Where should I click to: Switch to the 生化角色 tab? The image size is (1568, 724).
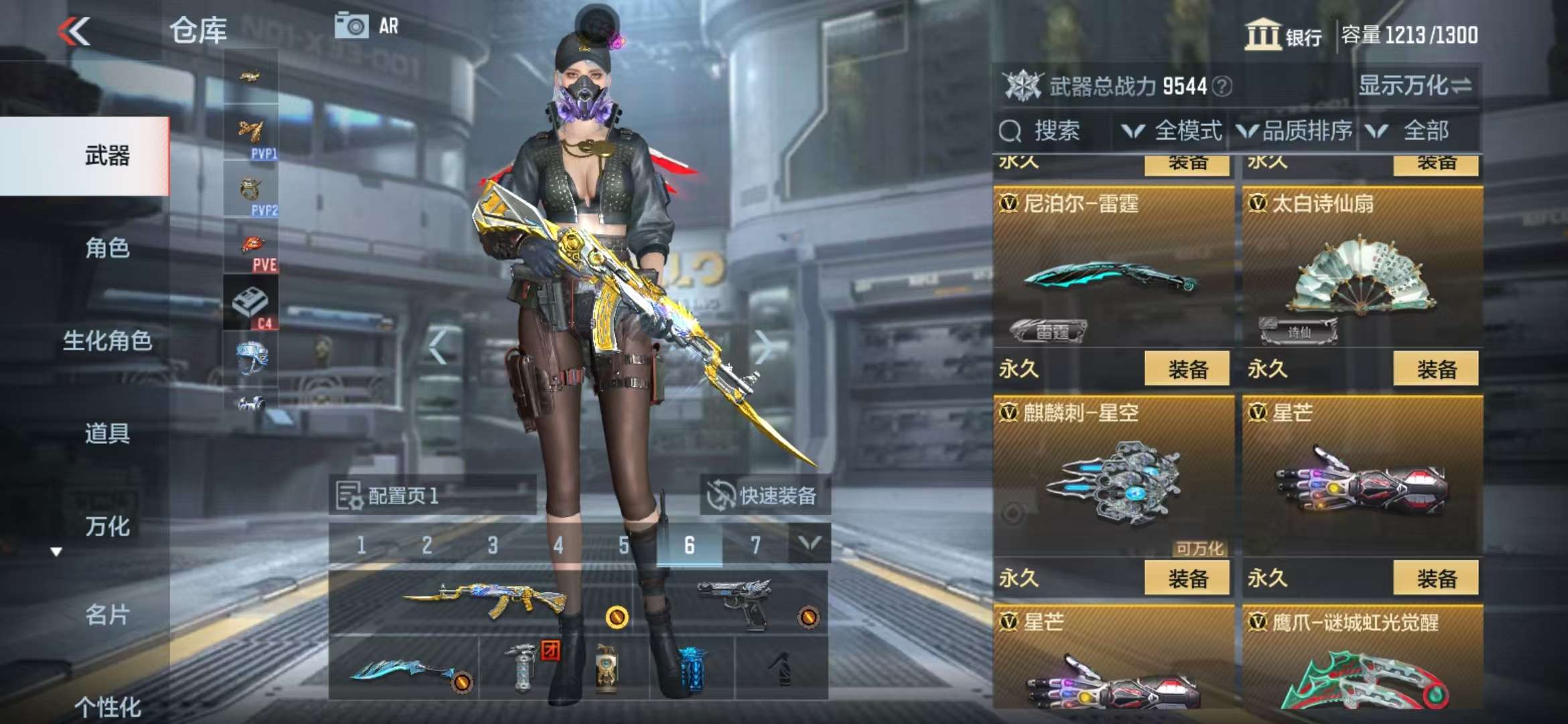[x=107, y=341]
